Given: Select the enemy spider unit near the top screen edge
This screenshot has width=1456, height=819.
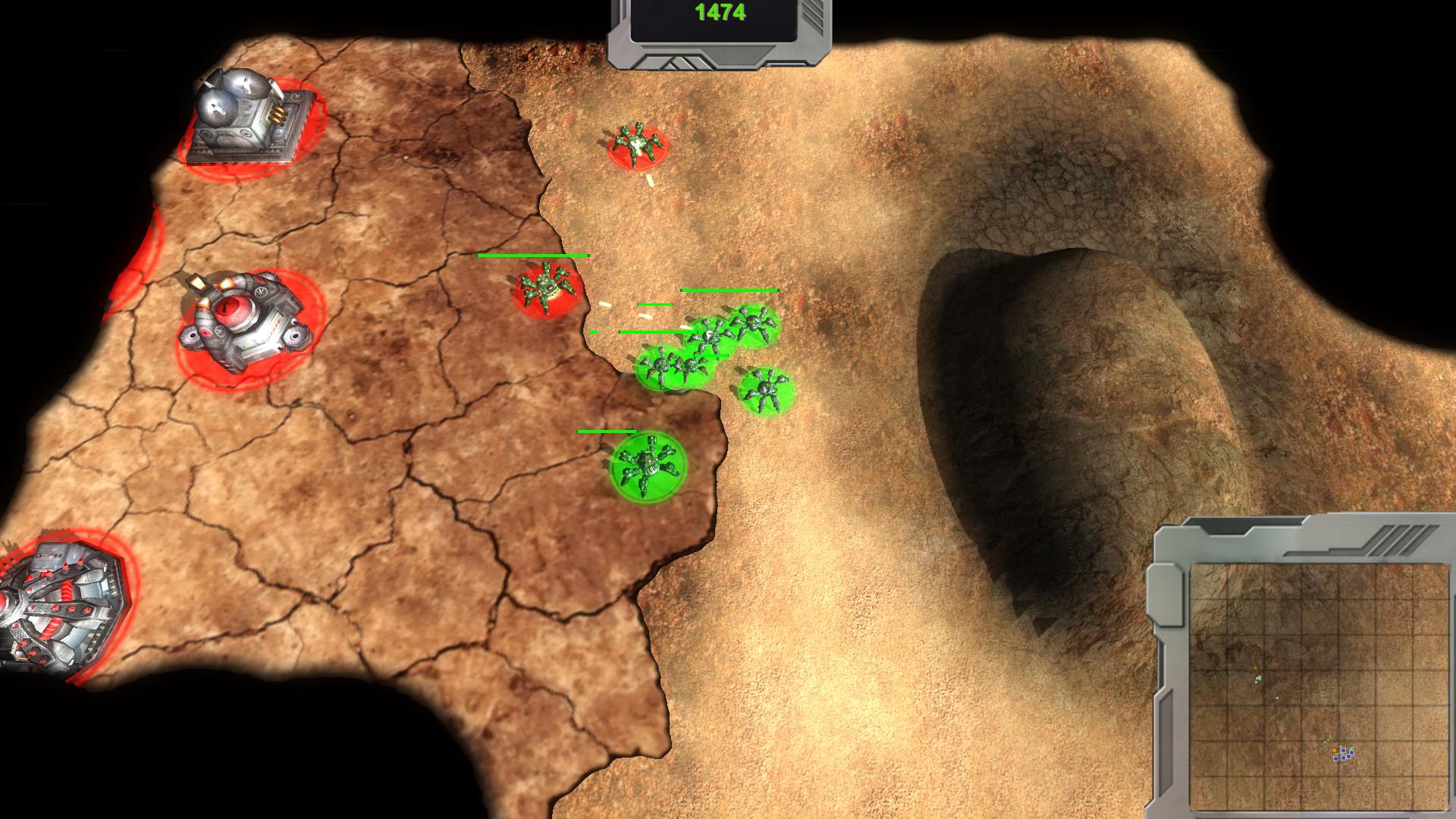Looking at the screenshot, I should coord(635,144).
